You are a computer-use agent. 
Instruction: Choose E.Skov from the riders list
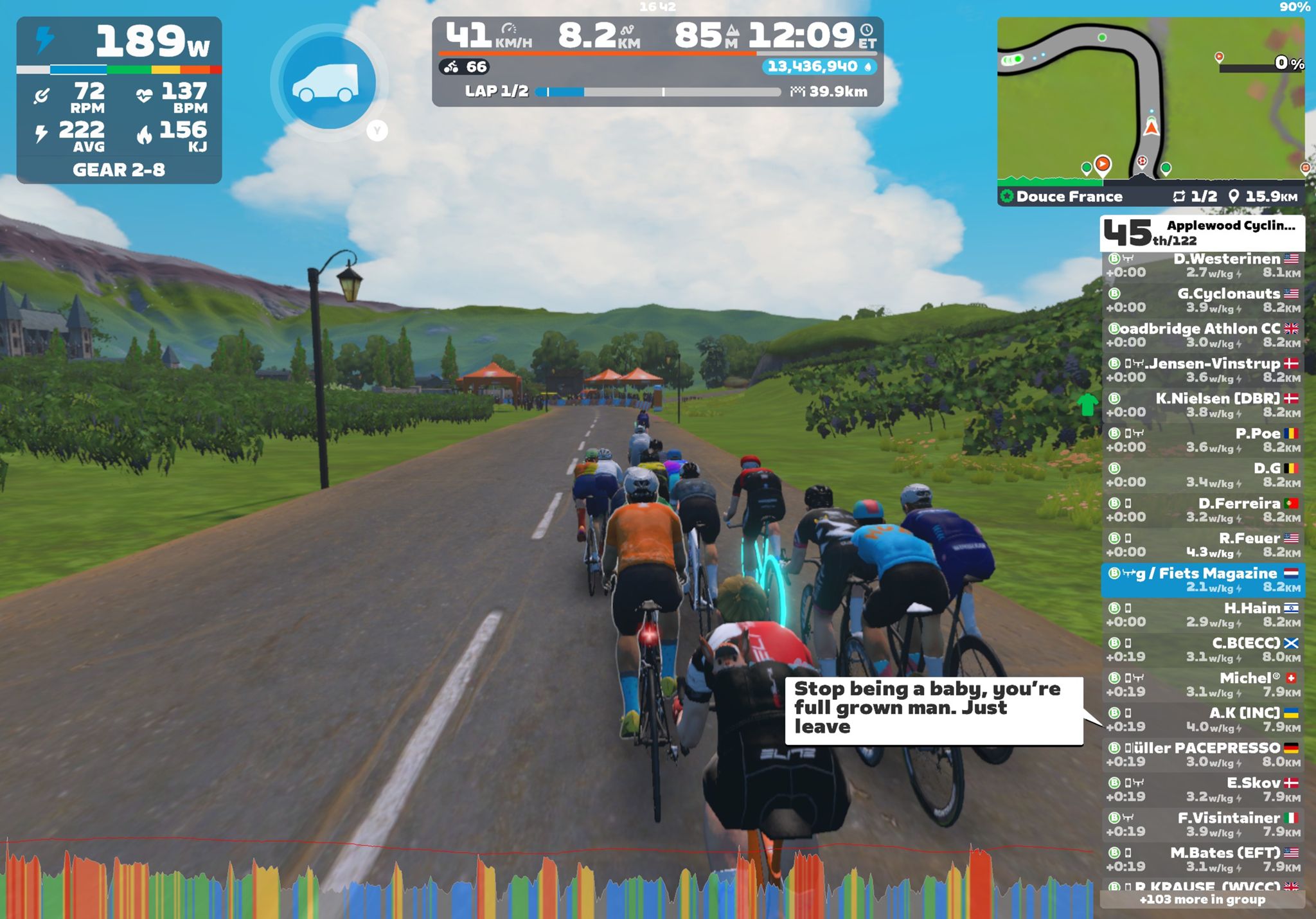pos(1202,789)
